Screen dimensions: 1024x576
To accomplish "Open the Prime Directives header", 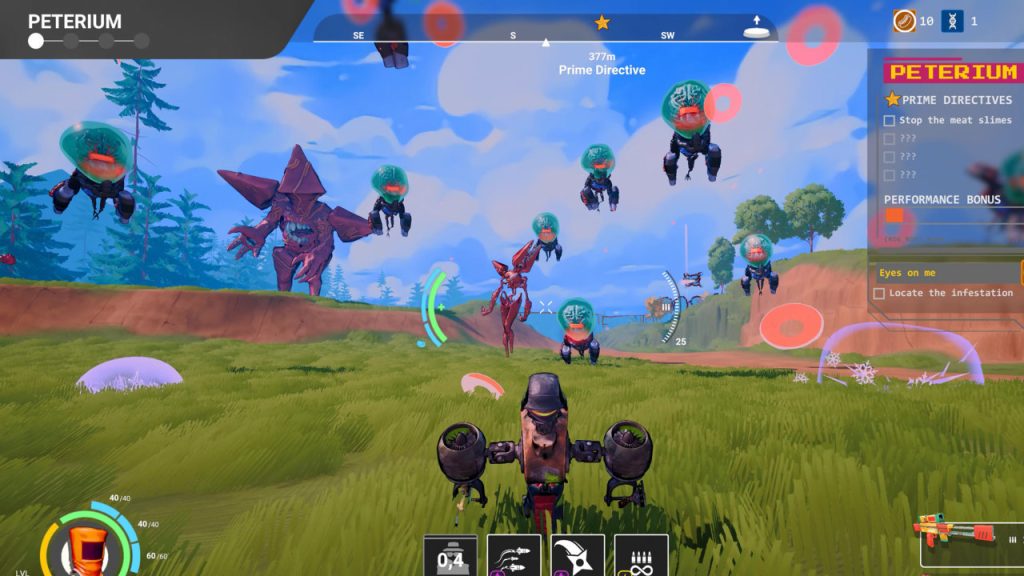I will click(948, 100).
